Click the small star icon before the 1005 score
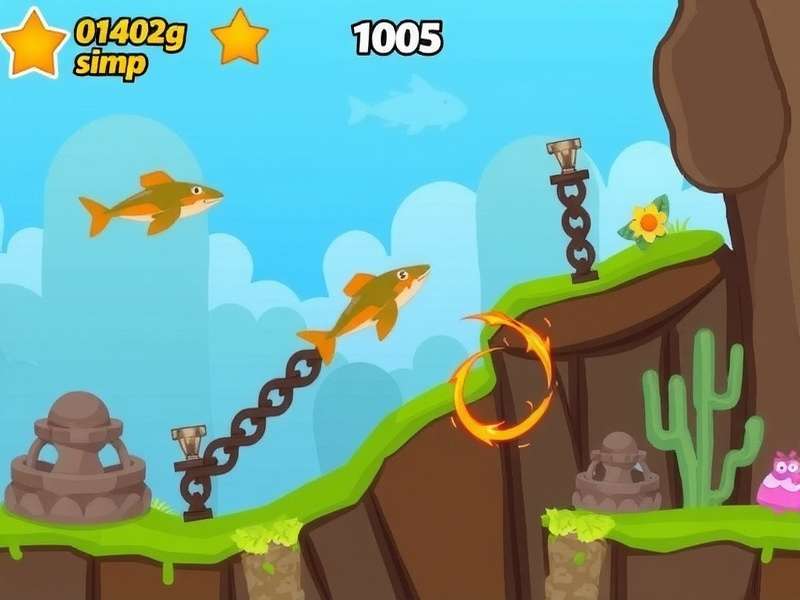This screenshot has width=800, height=600. pyautogui.click(x=240, y=37)
